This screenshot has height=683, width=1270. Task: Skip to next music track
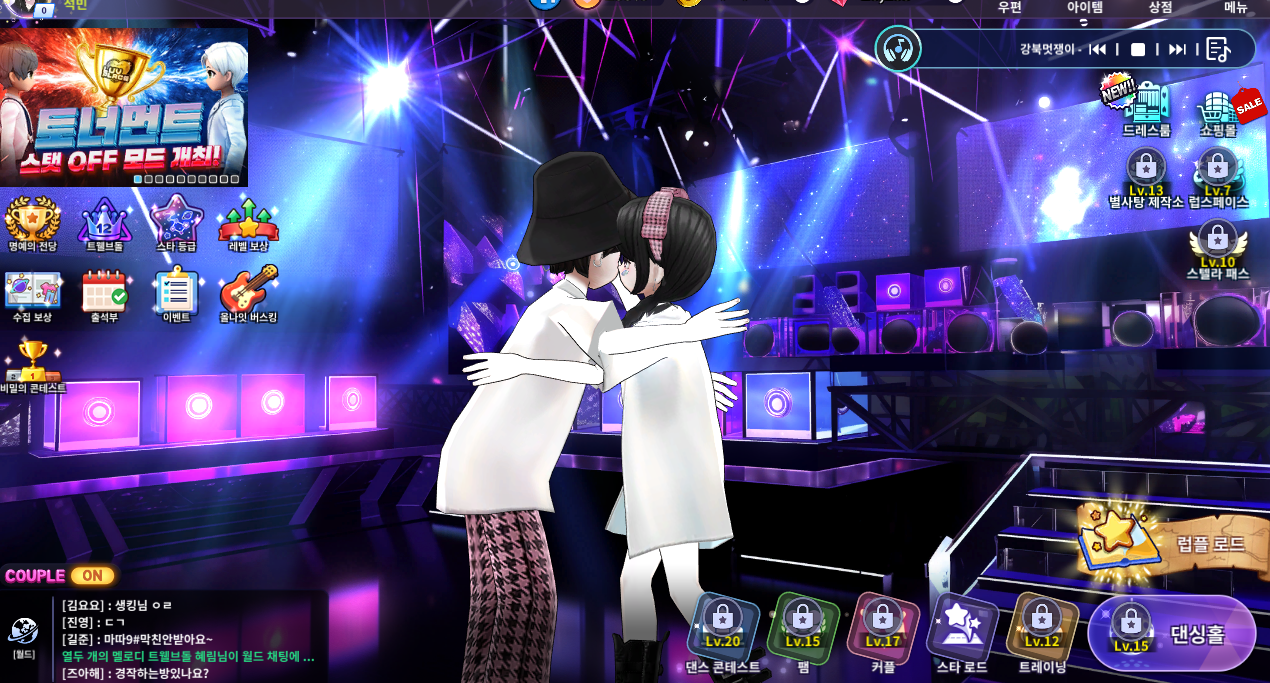pyautogui.click(x=1177, y=49)
